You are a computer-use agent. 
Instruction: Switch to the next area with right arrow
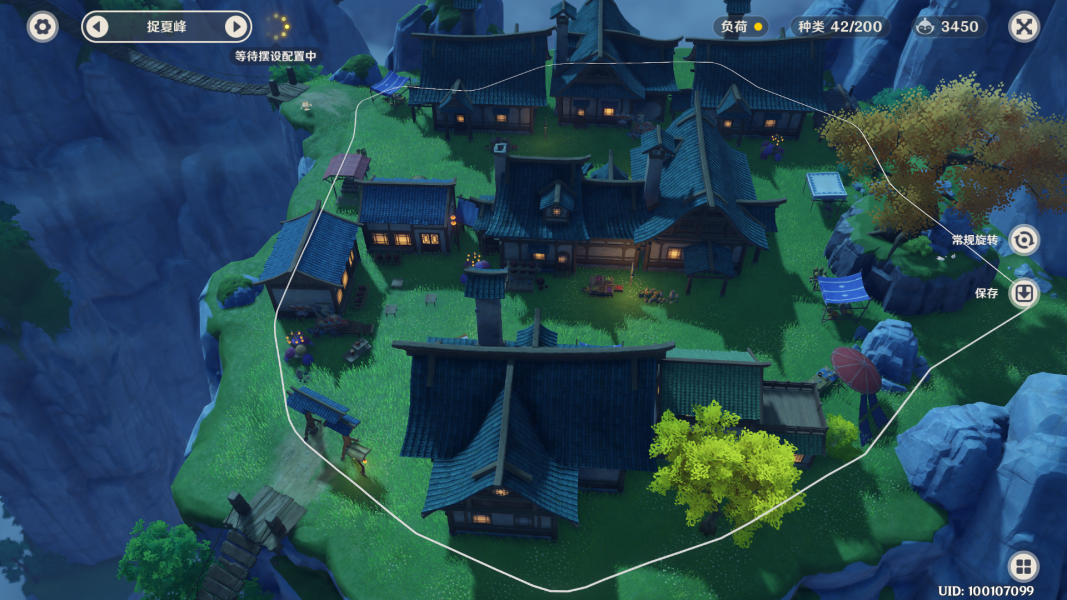(x=236, y=27)
